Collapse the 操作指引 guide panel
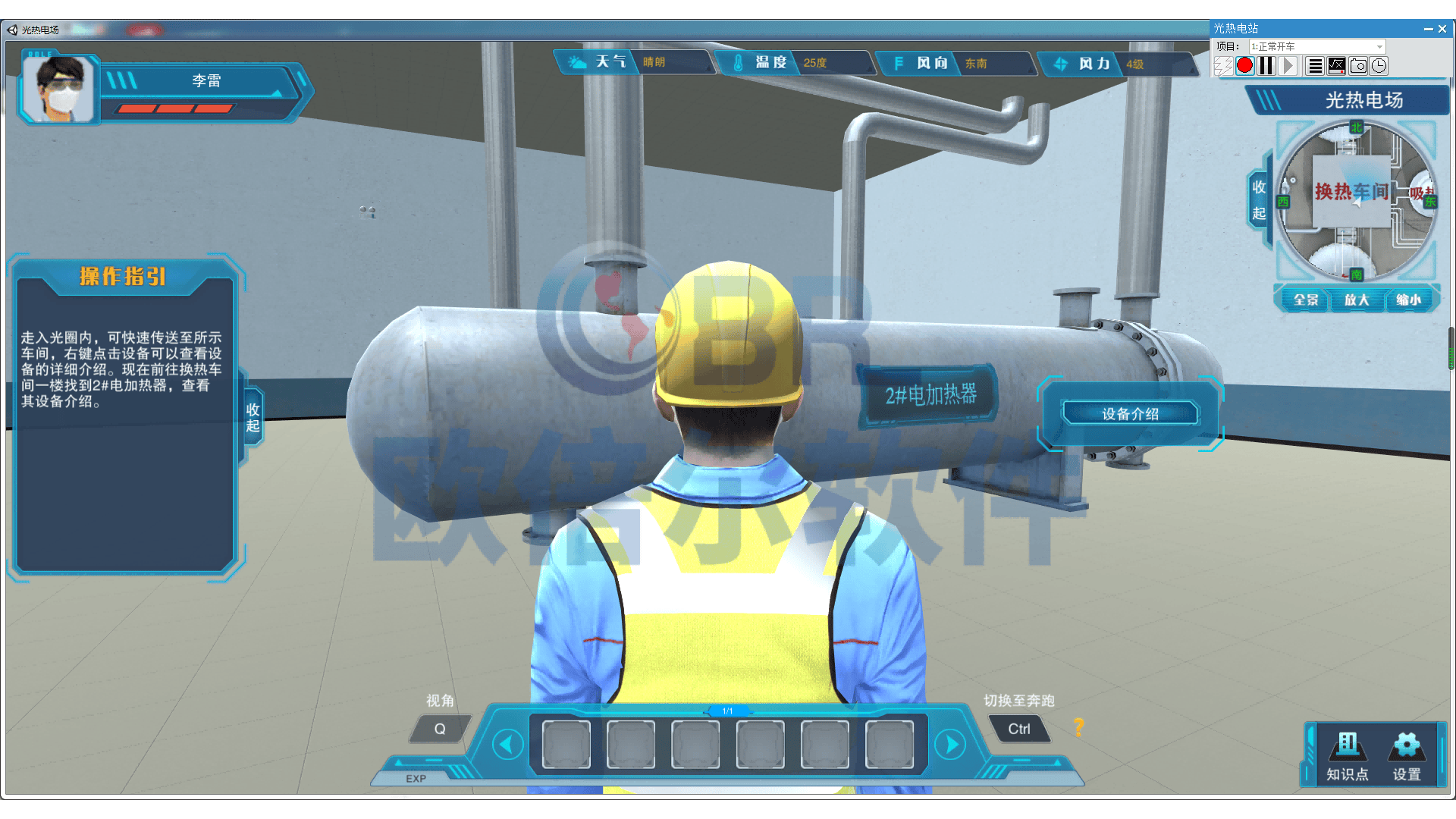Viewport: 1456px width, 819px height. click(x=253, y=418)
